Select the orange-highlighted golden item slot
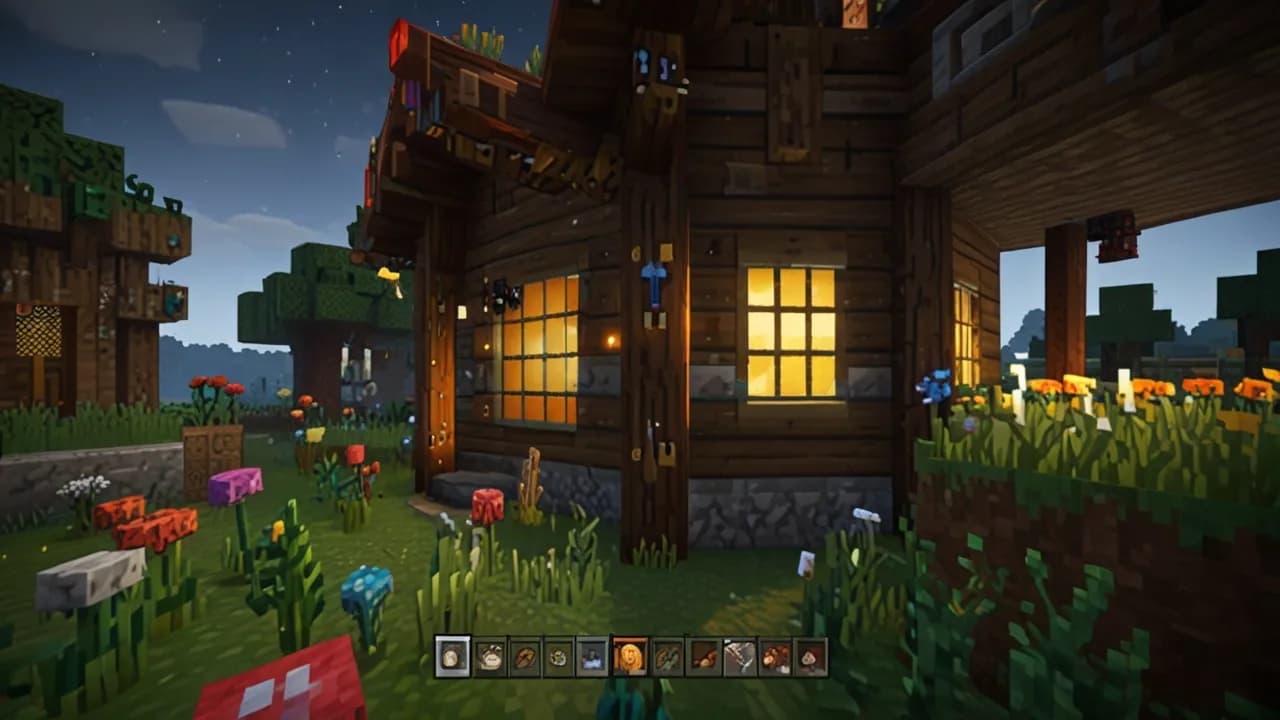This screenshot has width=1280, height=720. pos(630,657)
